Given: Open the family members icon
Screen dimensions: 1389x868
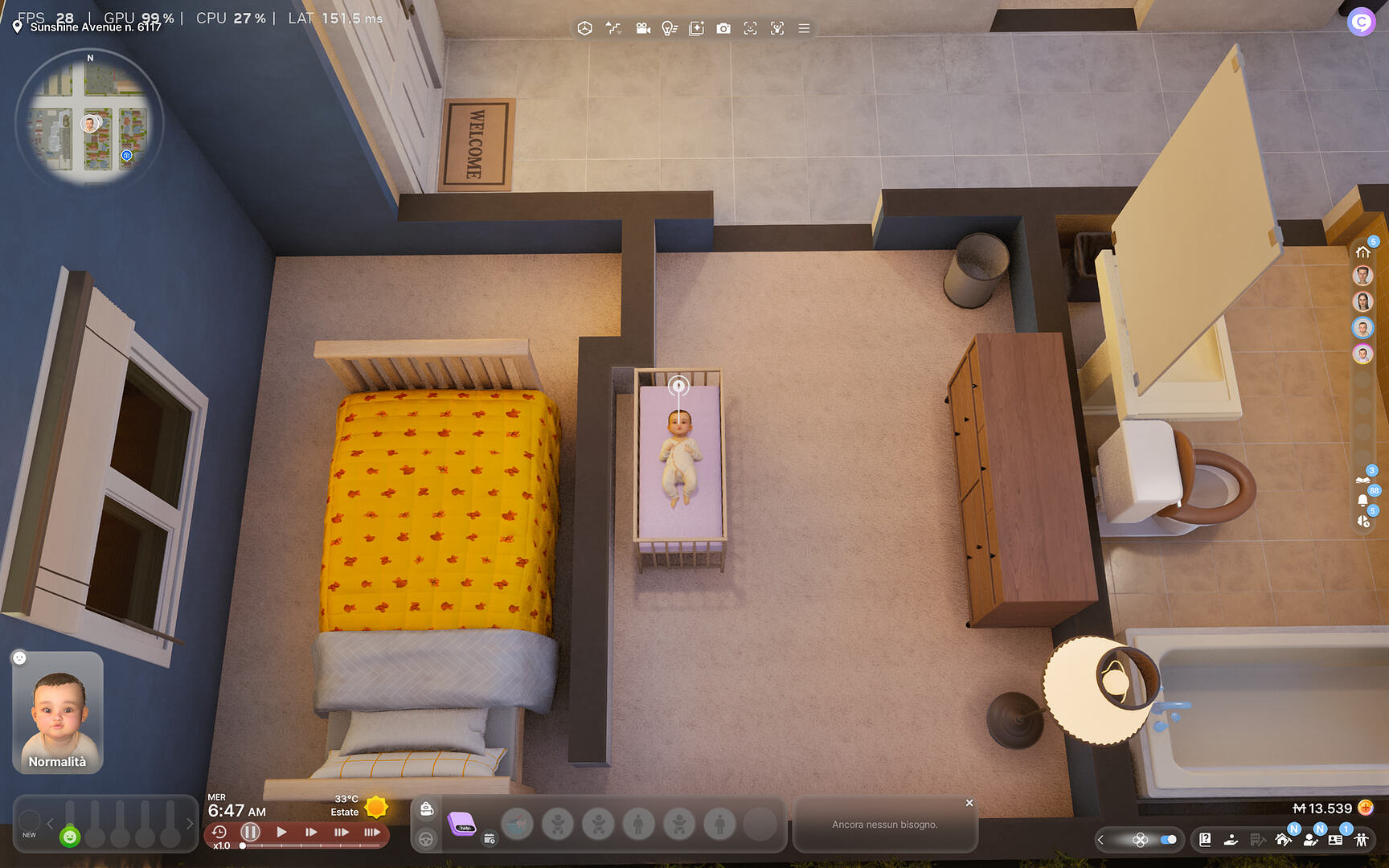Looking at the screenshot, I should pos(1361,839).
